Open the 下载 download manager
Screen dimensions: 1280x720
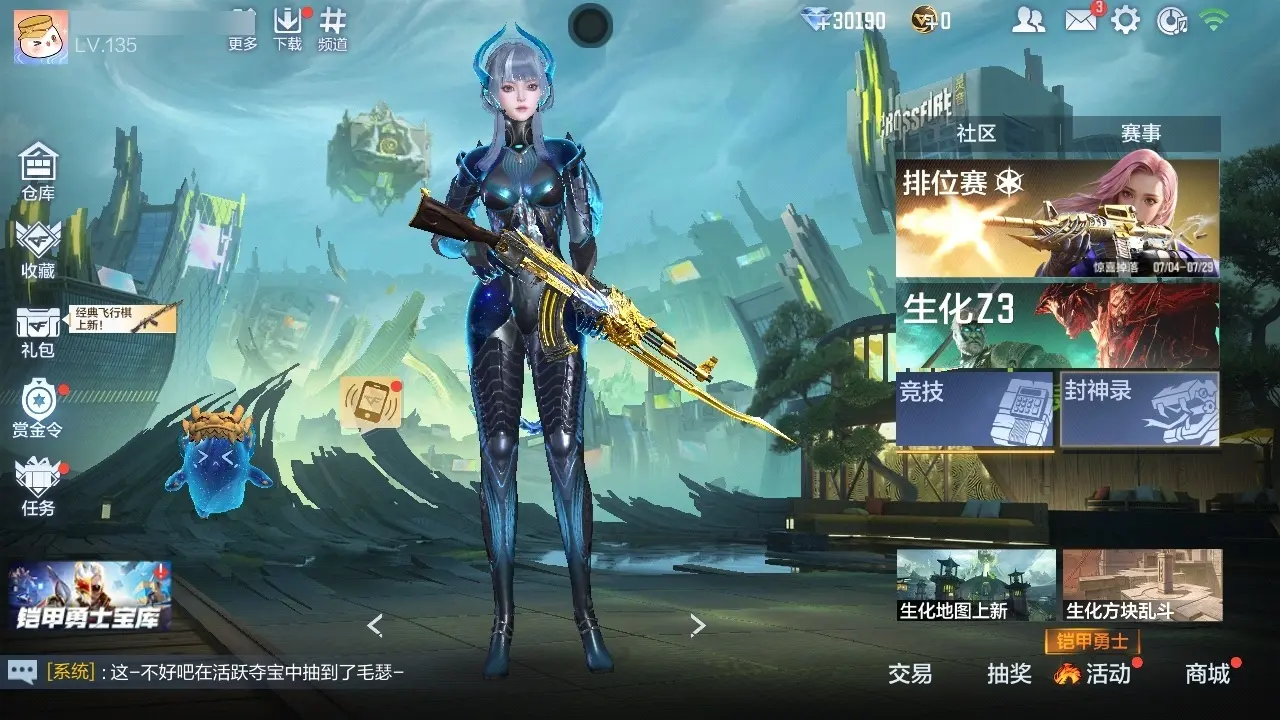288,30
